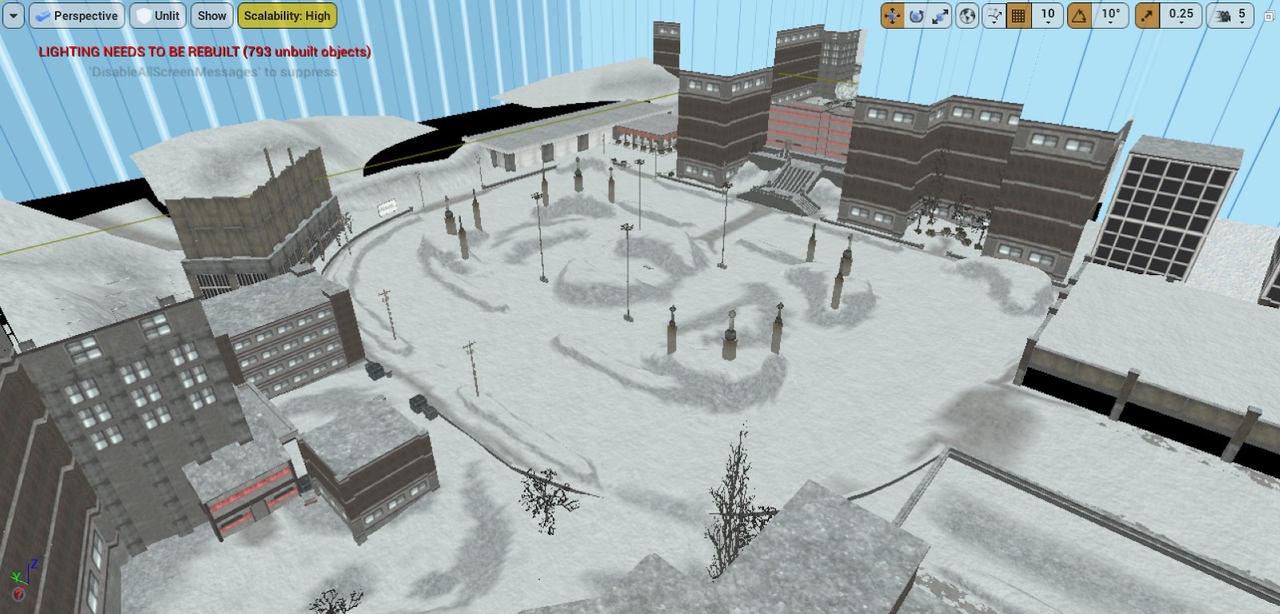Click the Scalability: High warning button
This screenshot has height=614, width=1280.
(287, 16)
